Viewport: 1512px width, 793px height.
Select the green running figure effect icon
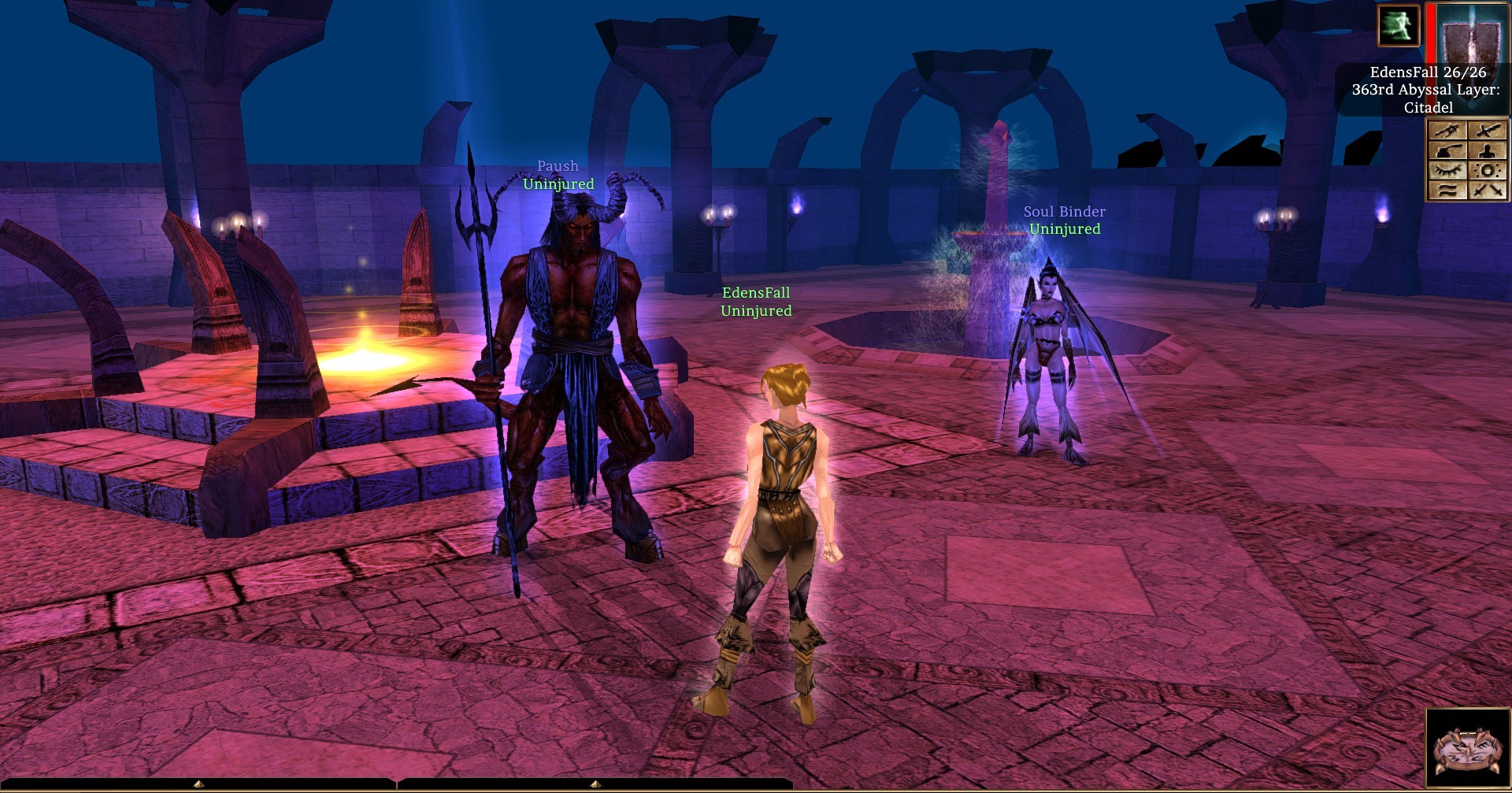[1398, 25]
